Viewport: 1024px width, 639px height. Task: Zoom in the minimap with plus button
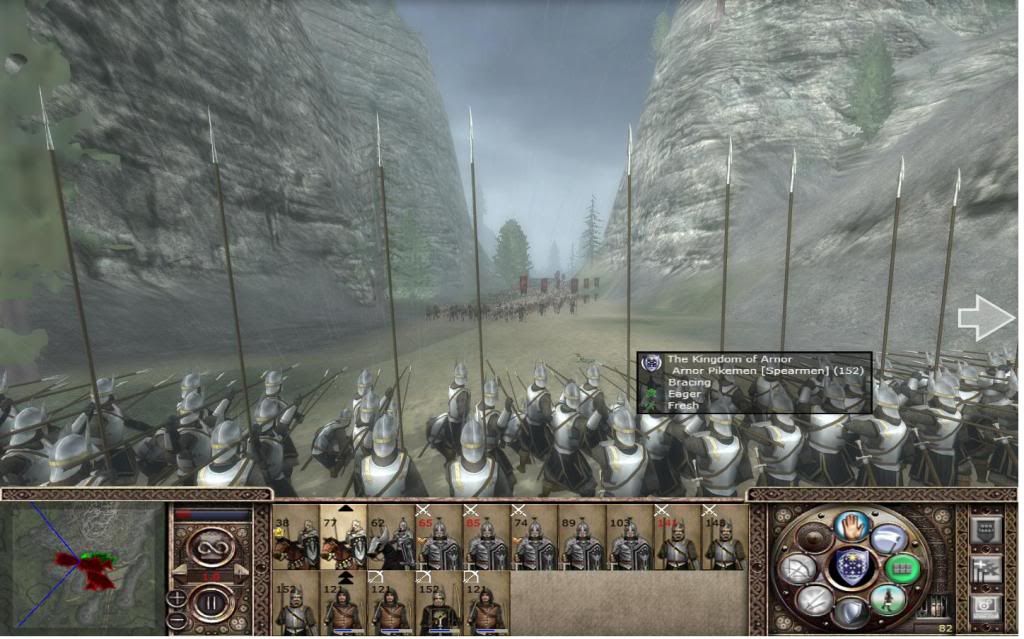pos(177,597)
